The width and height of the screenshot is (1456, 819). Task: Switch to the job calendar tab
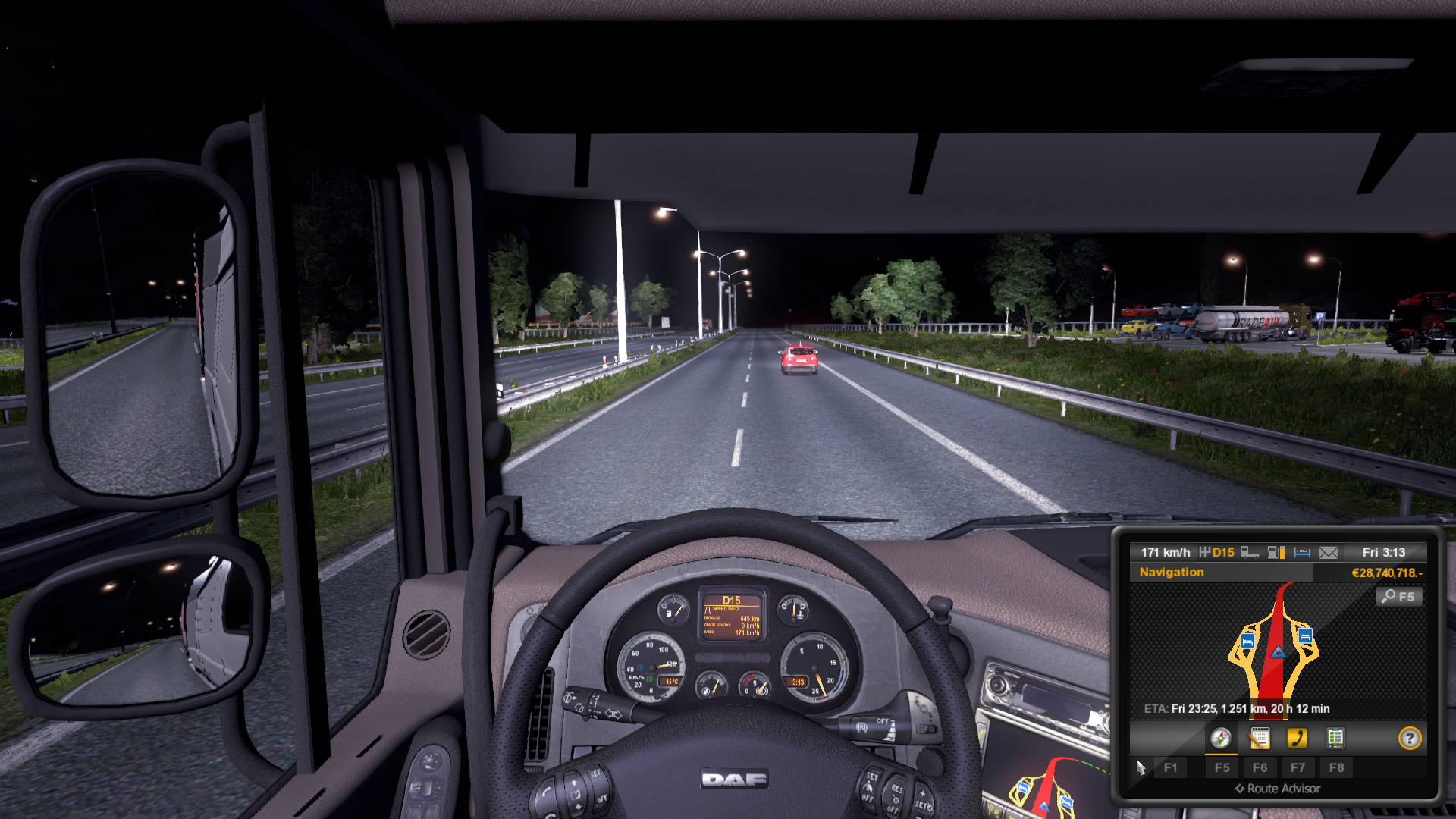[x=1260, y=738]
